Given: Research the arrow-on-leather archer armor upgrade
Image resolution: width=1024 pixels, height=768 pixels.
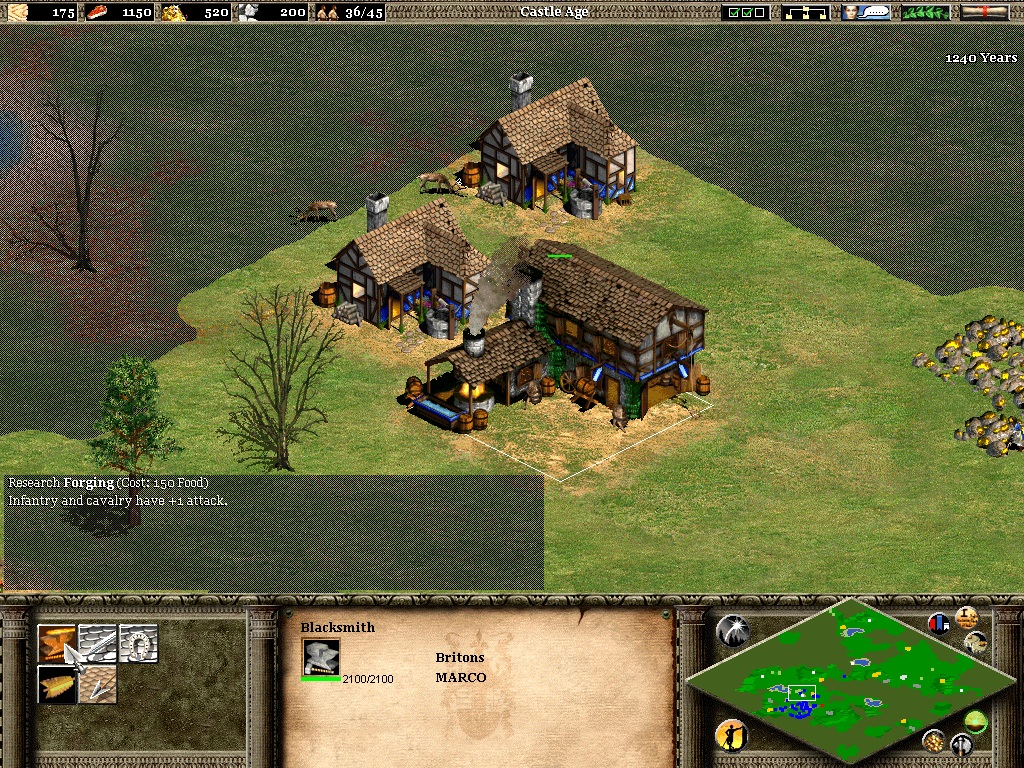Looking at the screenshot, I should 98,684.
